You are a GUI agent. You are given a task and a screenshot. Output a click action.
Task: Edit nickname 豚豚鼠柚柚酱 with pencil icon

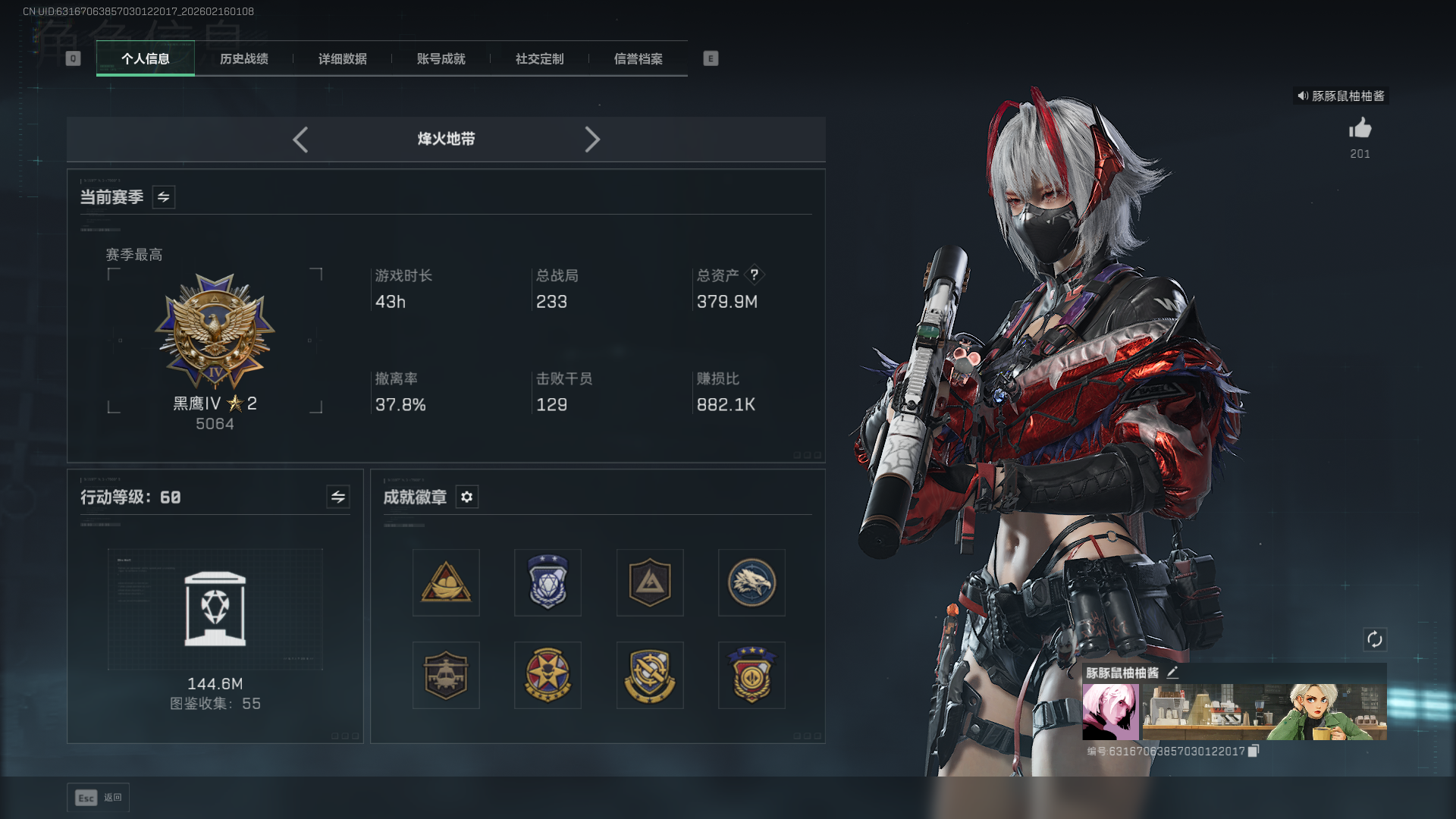[x=1172, y=672]
